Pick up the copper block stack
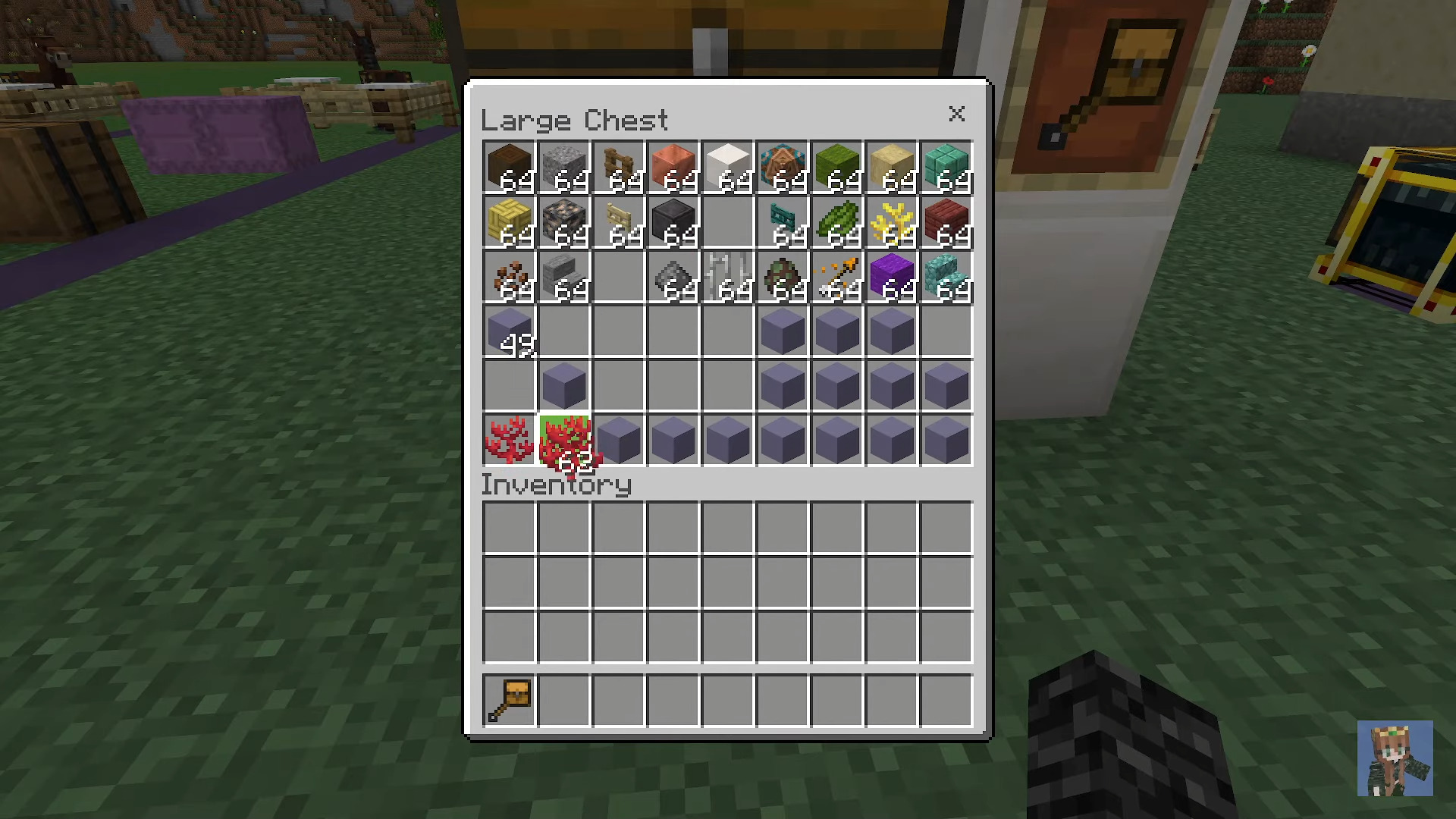The width and height of the screenshot is (1456, 819). point(673,168)
